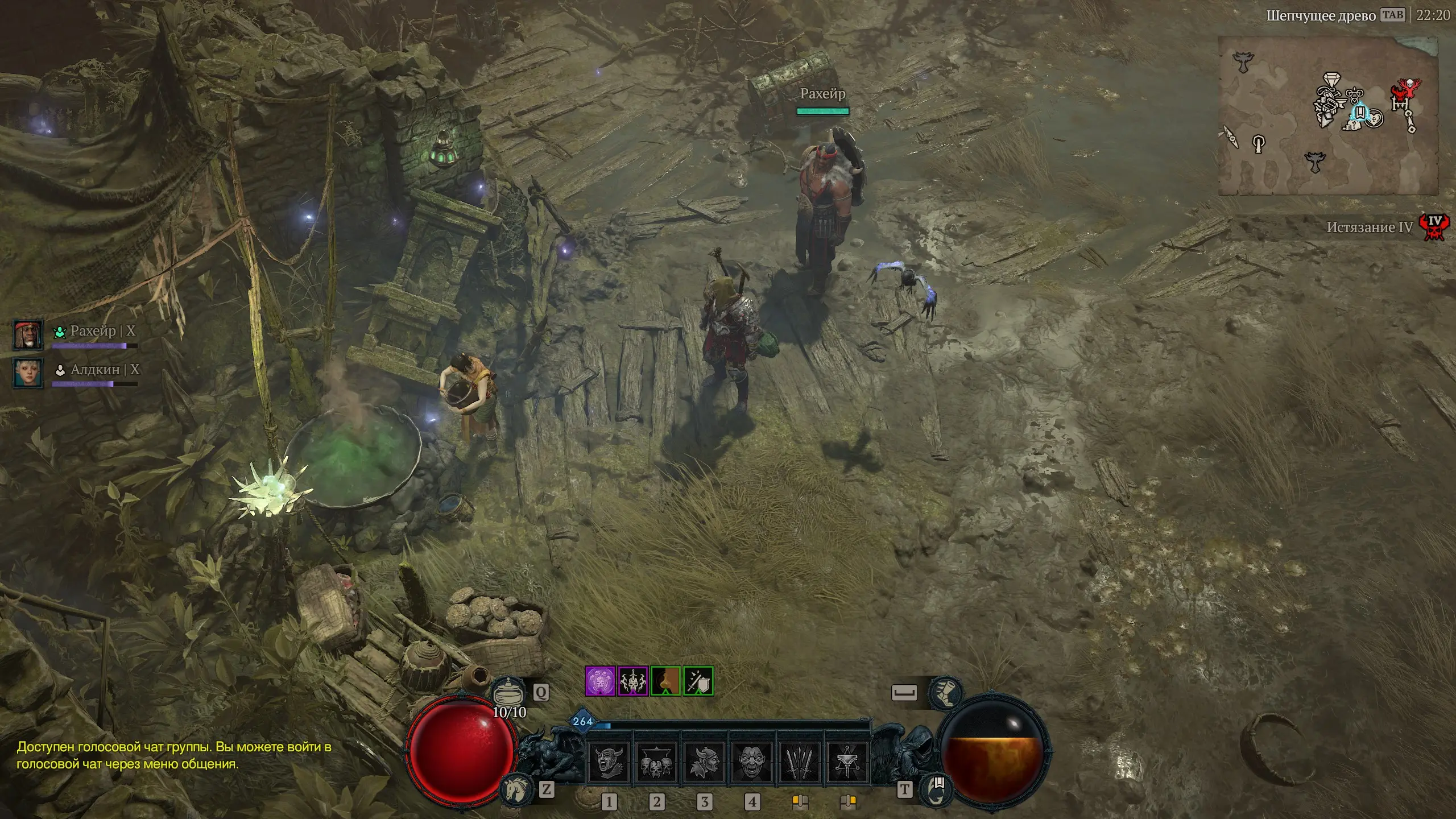Click the heart healer marker on minimap

point(1374,119)
